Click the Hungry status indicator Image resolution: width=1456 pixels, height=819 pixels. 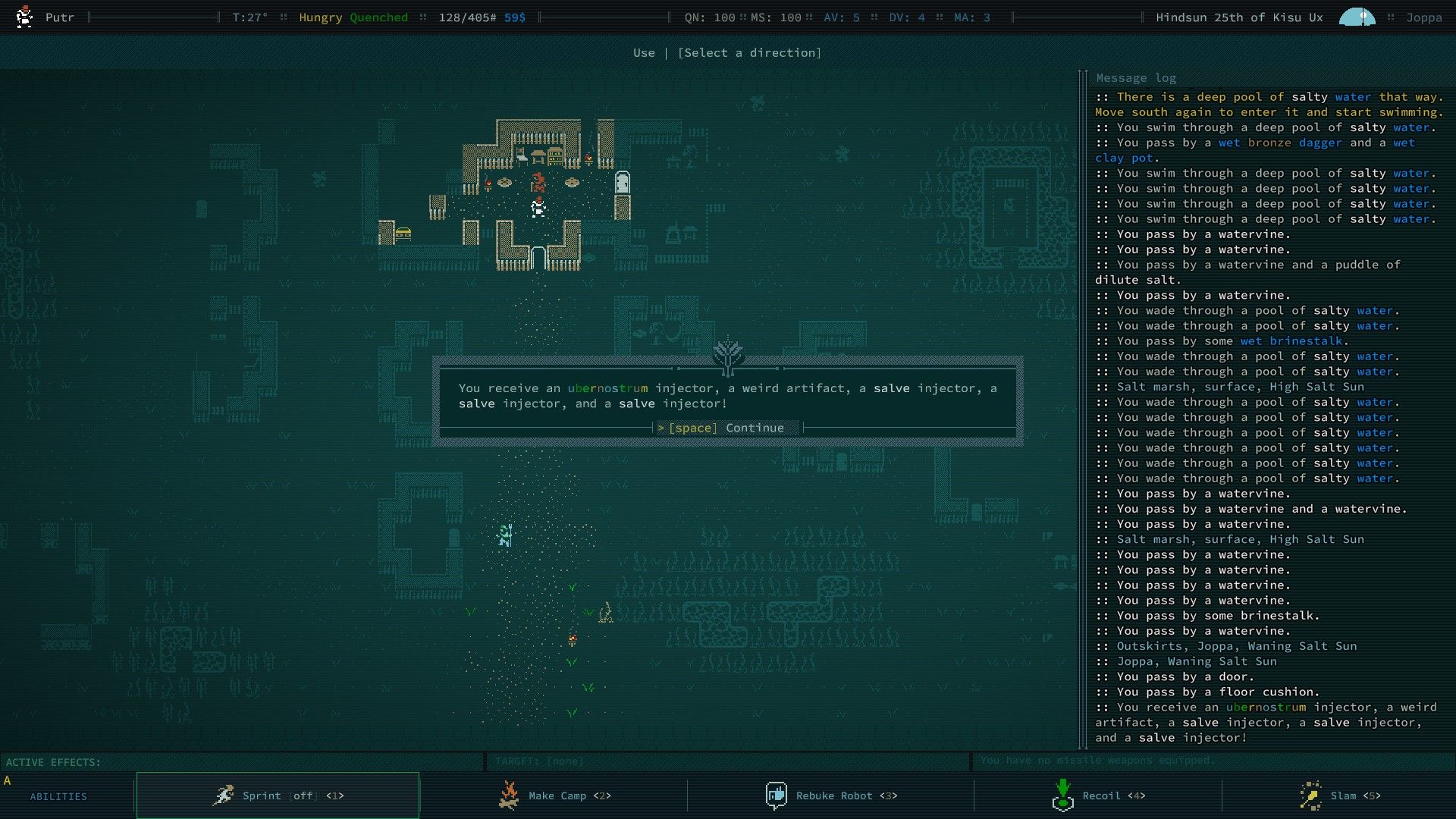click(320, 16)
